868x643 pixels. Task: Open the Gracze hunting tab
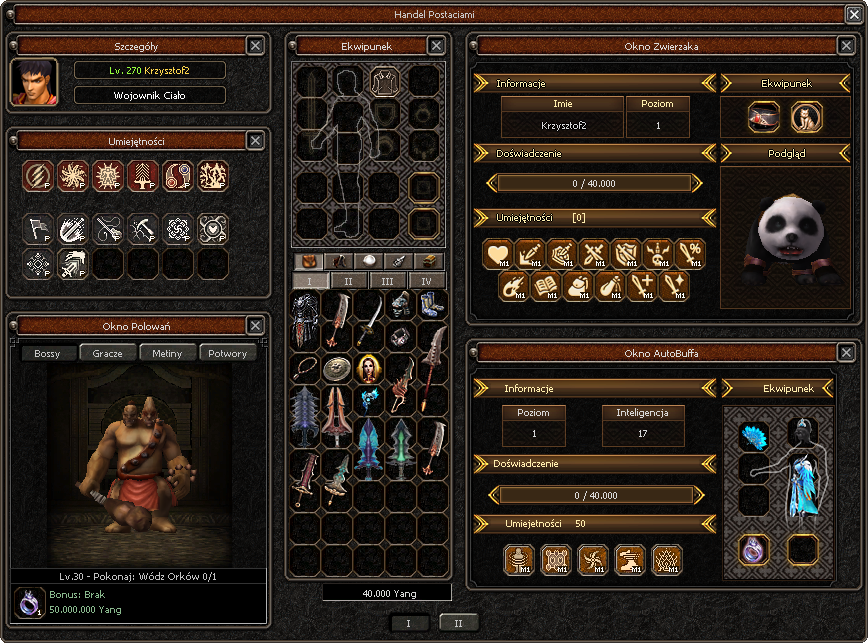coord(107,353)
